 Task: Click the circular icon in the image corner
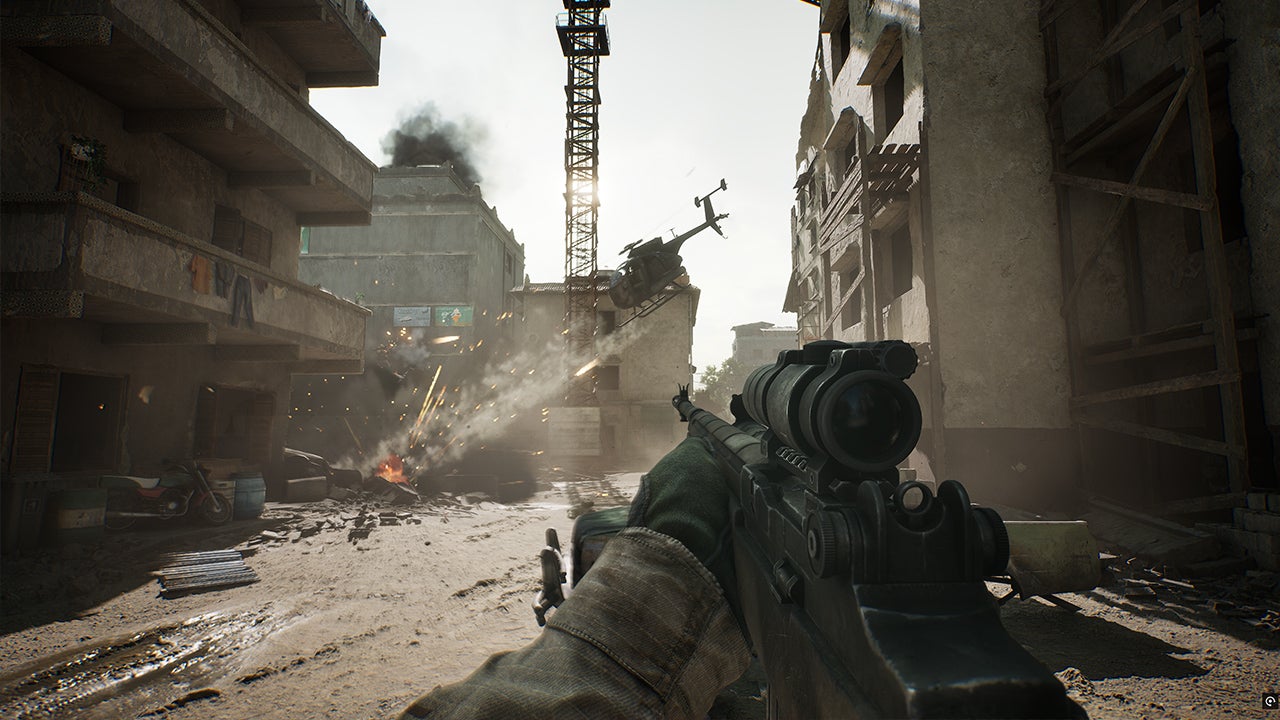point(1268,701)
